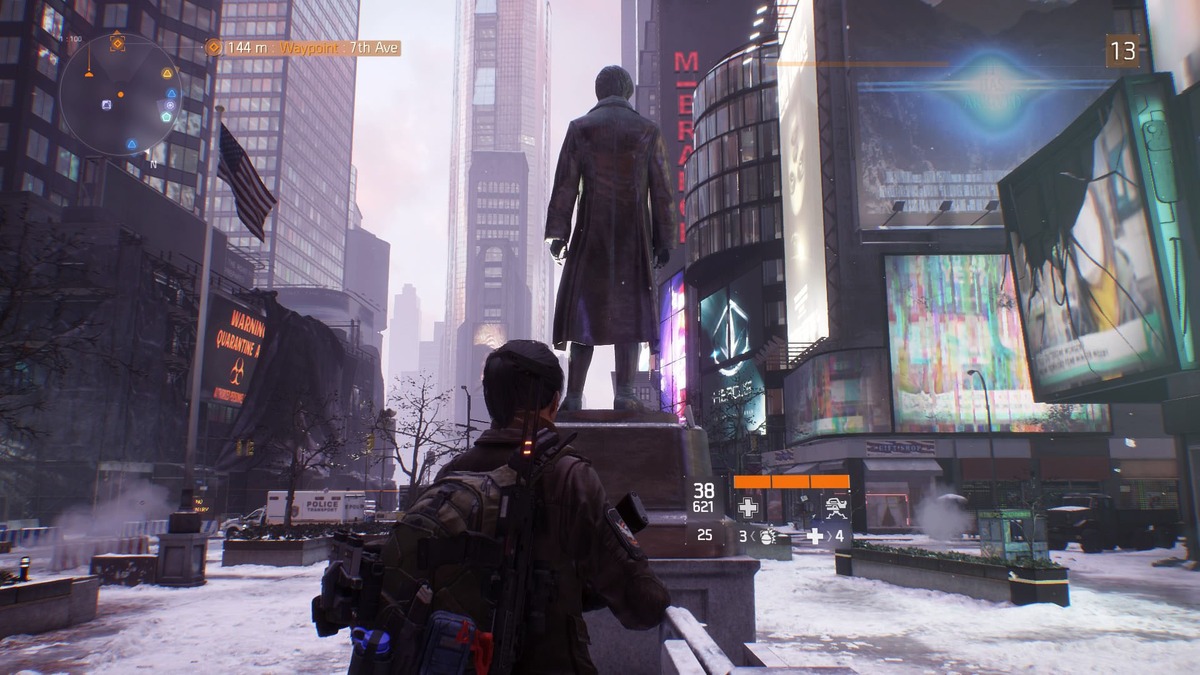Open the circular minimap
The image size is (1200, 675).
(119, 95)
